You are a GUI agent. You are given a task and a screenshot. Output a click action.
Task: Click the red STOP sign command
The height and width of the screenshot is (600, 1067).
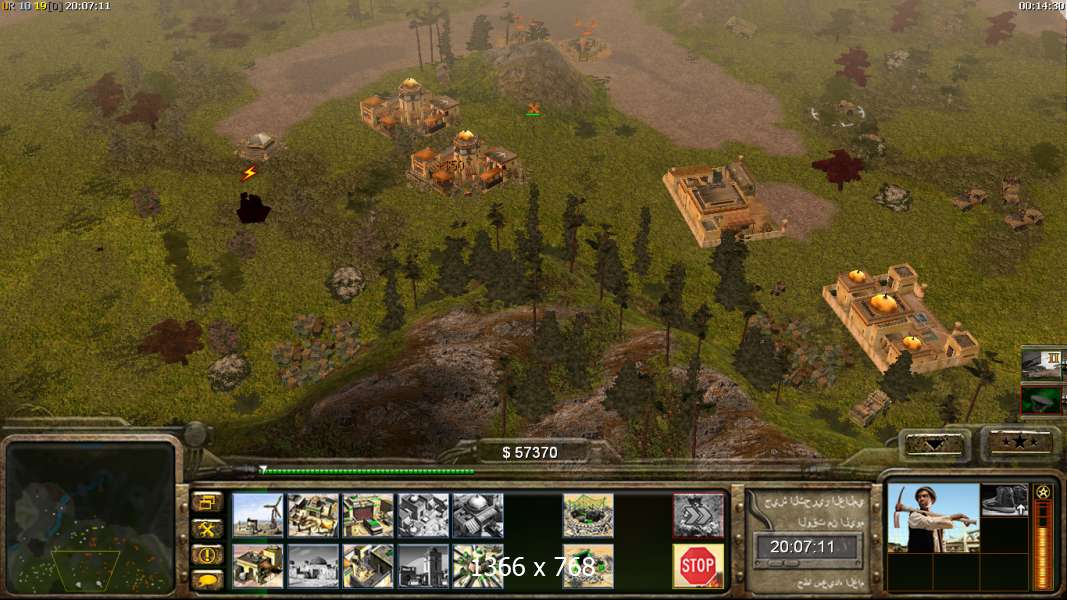tap(697, 566)
